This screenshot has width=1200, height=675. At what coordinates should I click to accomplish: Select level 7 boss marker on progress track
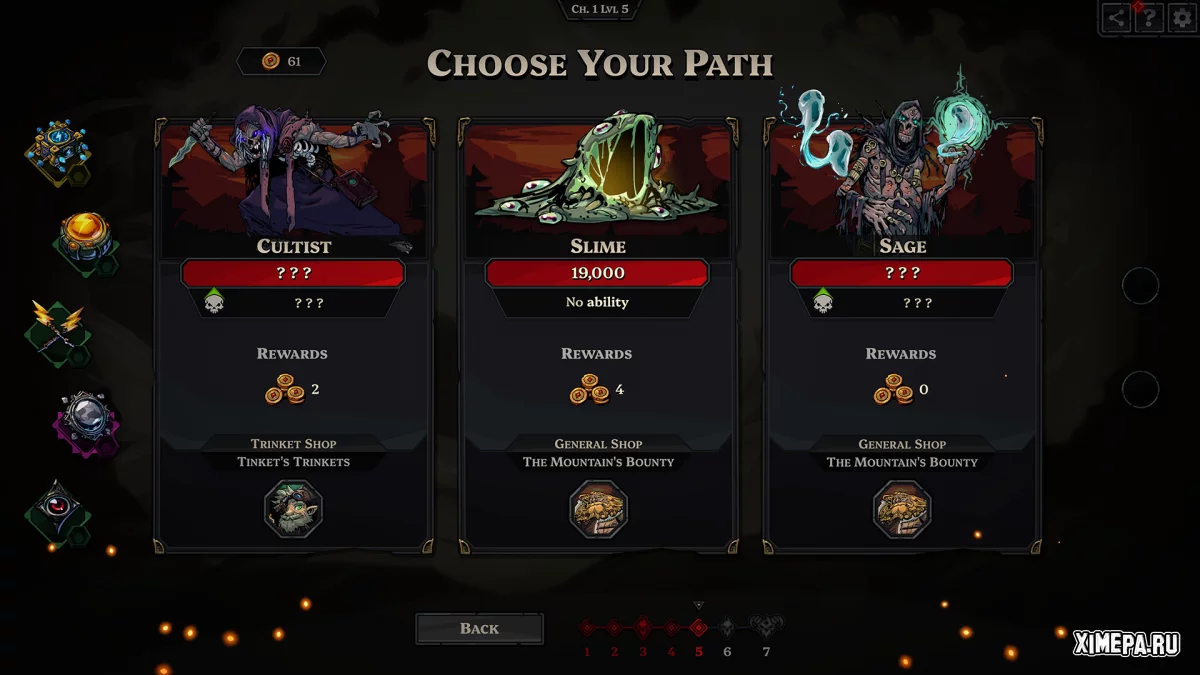(x=766, y=629)
